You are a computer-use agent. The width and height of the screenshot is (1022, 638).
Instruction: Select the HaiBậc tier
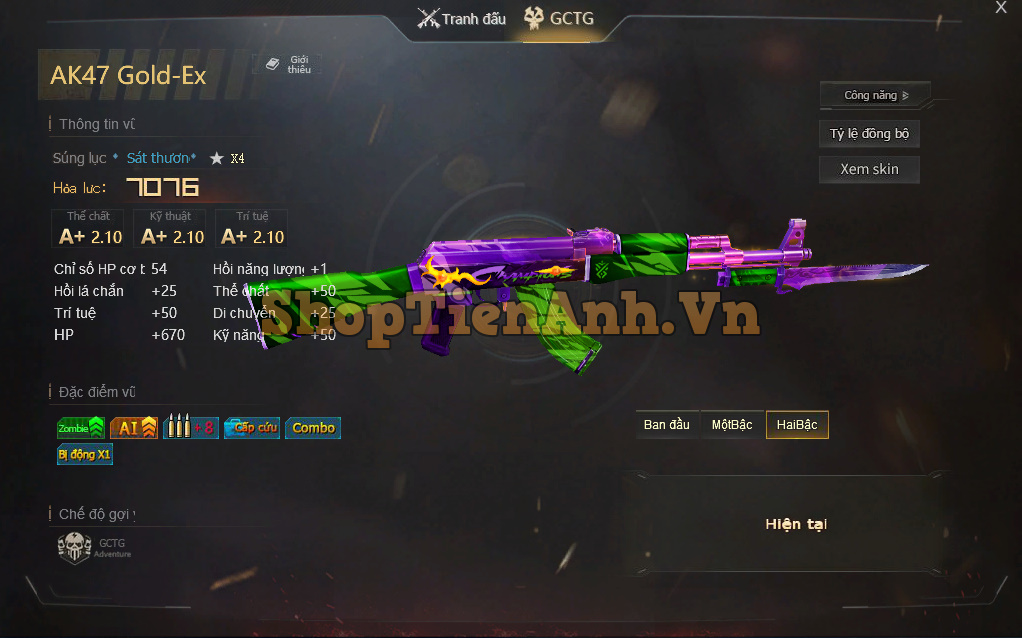point(797,425)
